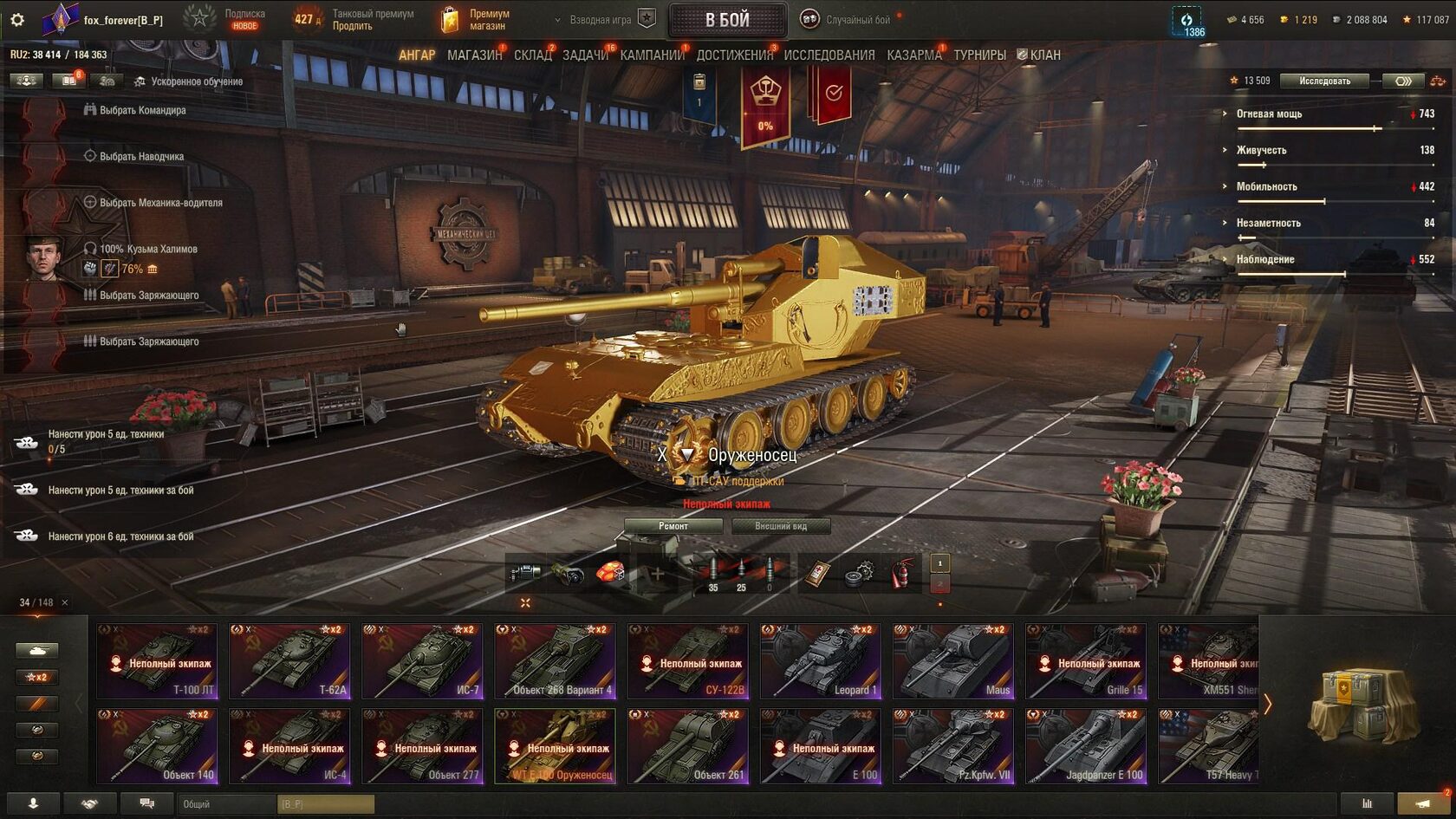
Task: Pick the Leopard 1 tank tile
Action: (821, 661)
